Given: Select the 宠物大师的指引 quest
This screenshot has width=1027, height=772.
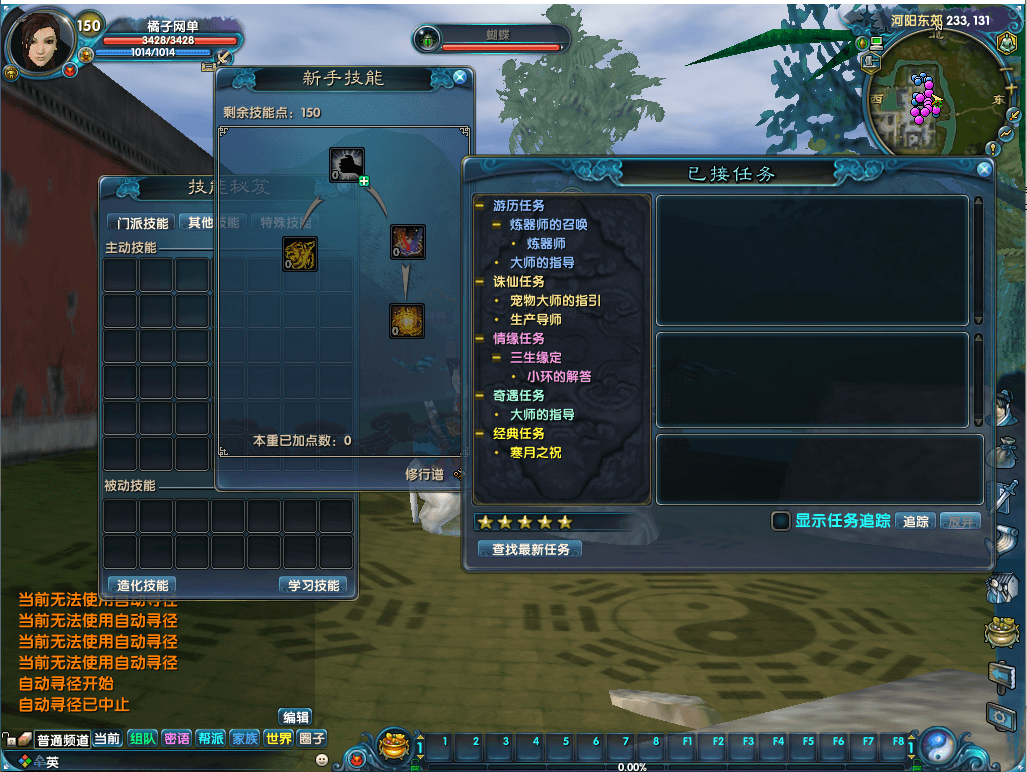Looking at the screenshot, I should coord(555,300).
